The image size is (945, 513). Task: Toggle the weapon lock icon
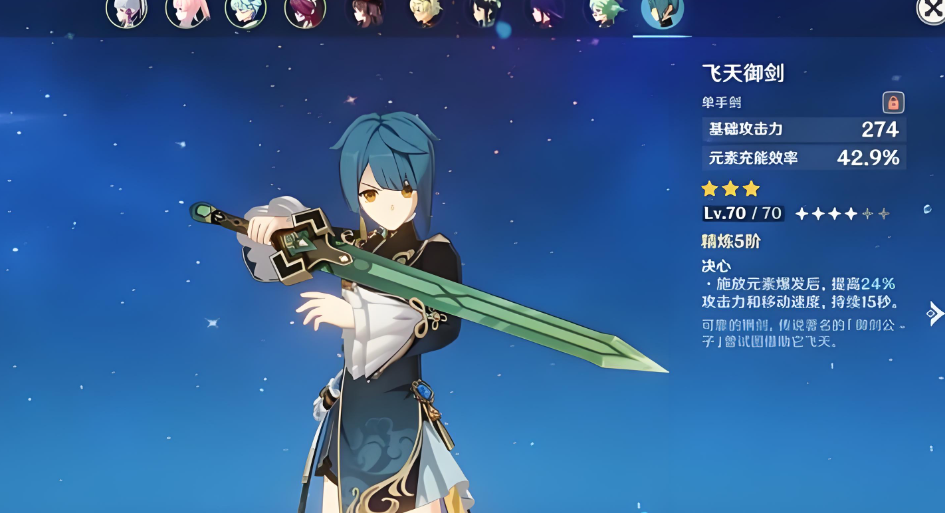click(893, 102)
